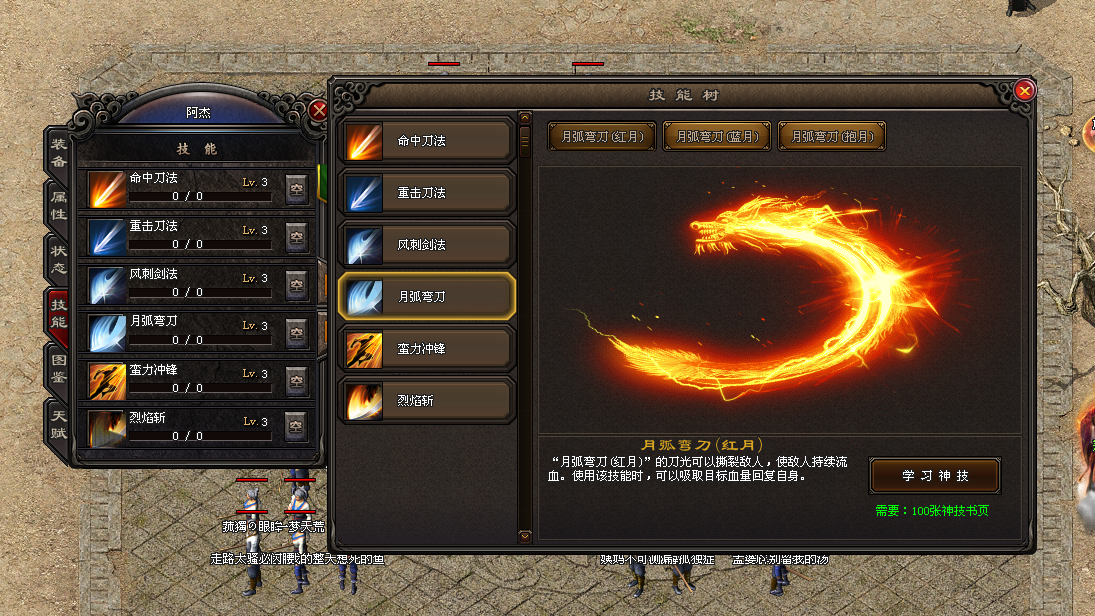Show the 月弧弯刀(抱月) variant tab
1095x616 pixels.
point(832,136)
